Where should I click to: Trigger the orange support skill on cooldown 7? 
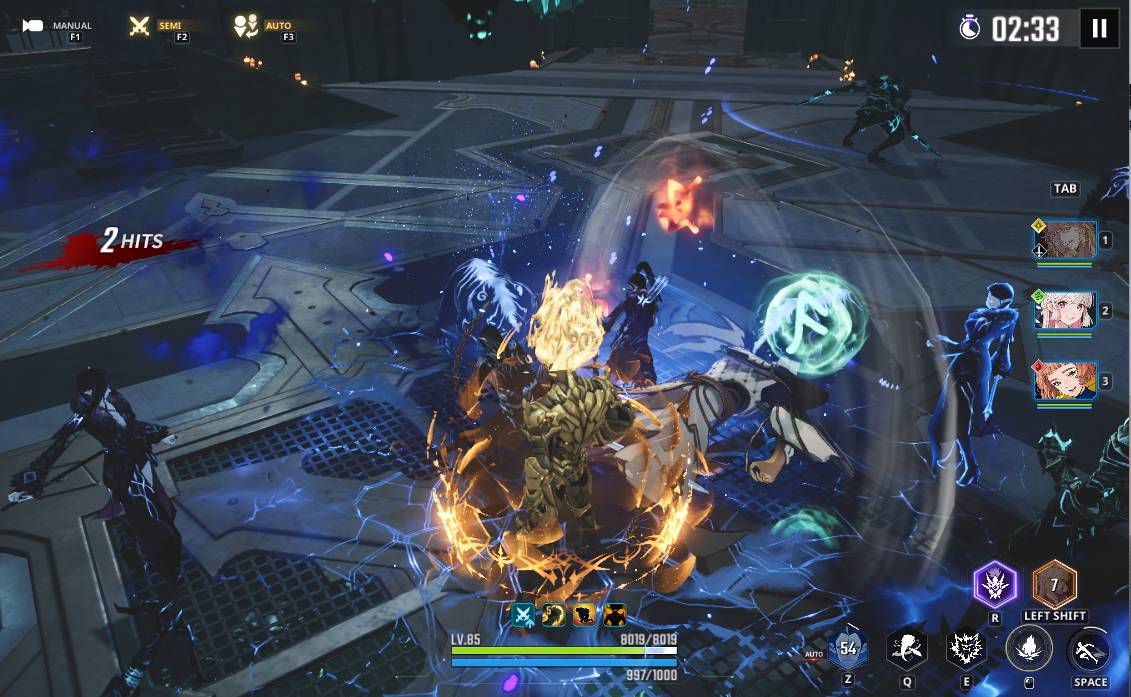1054,584
